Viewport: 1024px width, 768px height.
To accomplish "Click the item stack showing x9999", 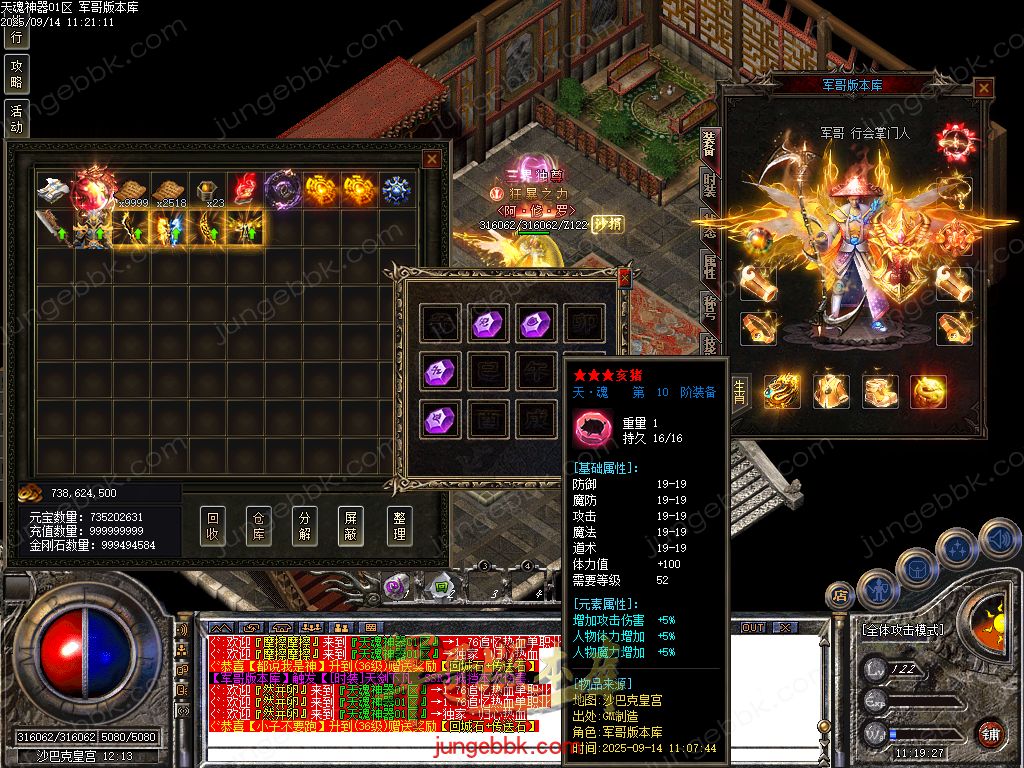I will coord(131,191).
